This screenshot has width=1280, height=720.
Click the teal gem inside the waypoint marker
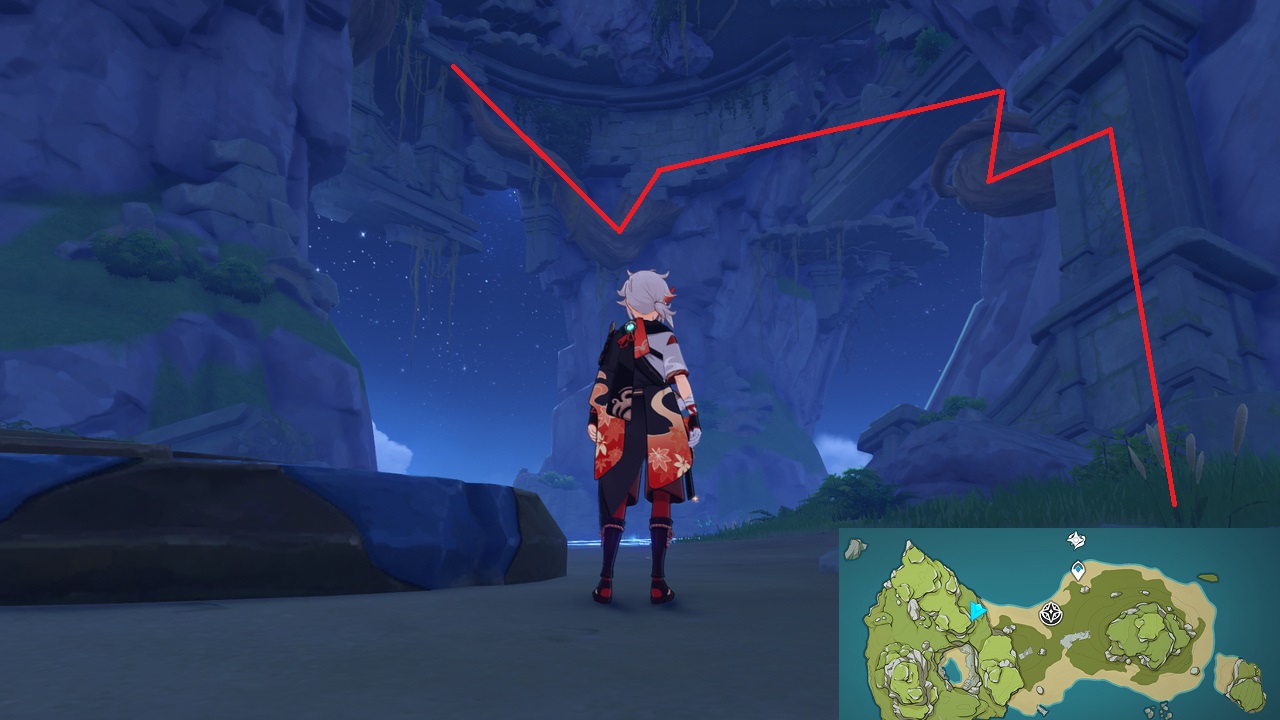coord(1078,568)
